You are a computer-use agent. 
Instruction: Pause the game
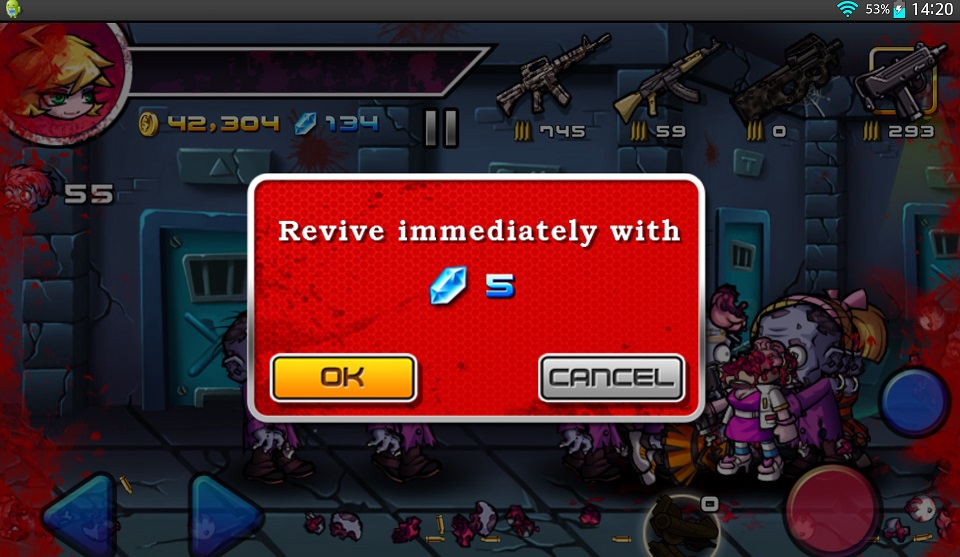(441, 128)
